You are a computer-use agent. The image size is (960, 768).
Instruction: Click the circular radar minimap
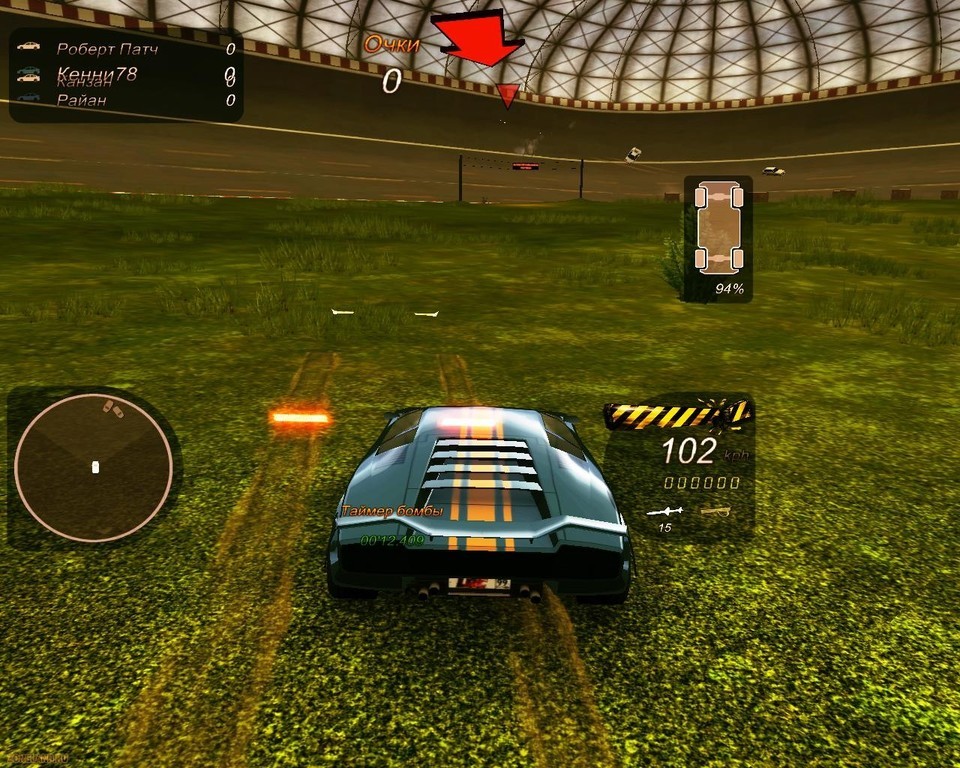(94, 467)
